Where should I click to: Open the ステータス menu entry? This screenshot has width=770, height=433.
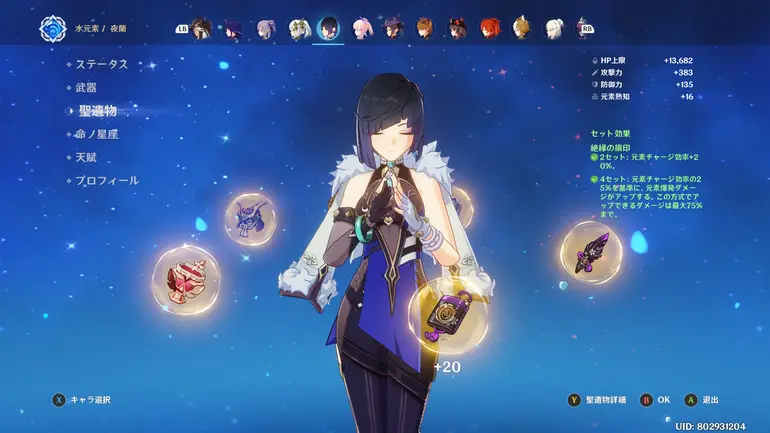pyautogui.click(x=102, y=64)
